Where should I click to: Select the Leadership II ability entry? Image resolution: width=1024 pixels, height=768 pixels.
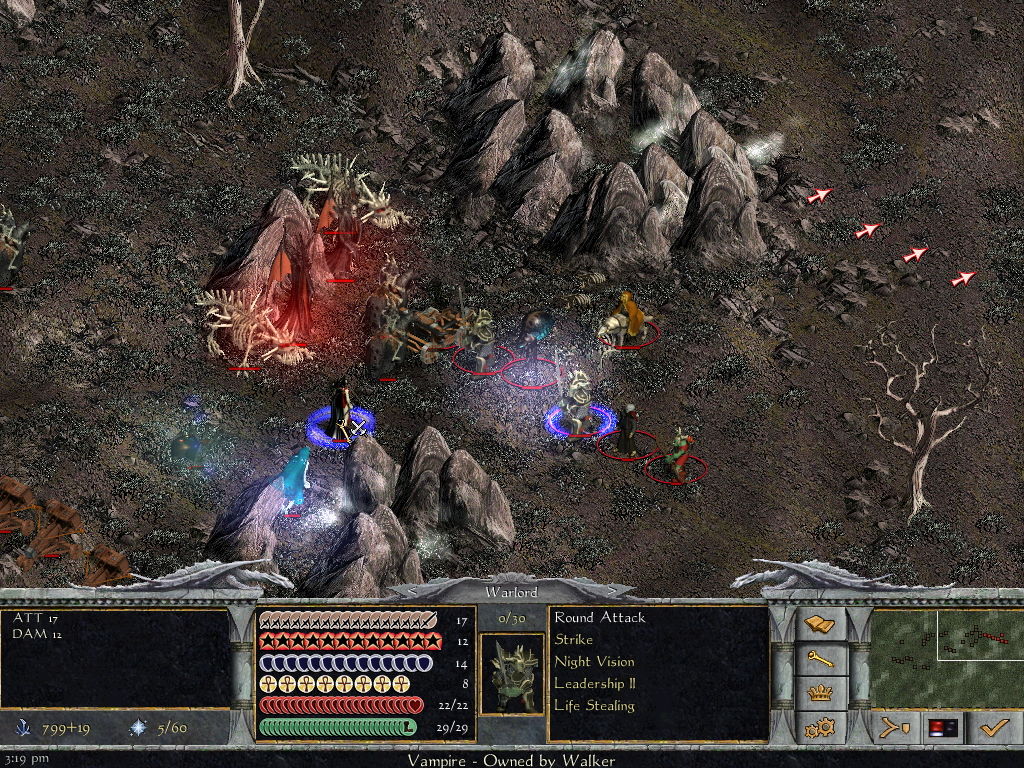(594, 684)
